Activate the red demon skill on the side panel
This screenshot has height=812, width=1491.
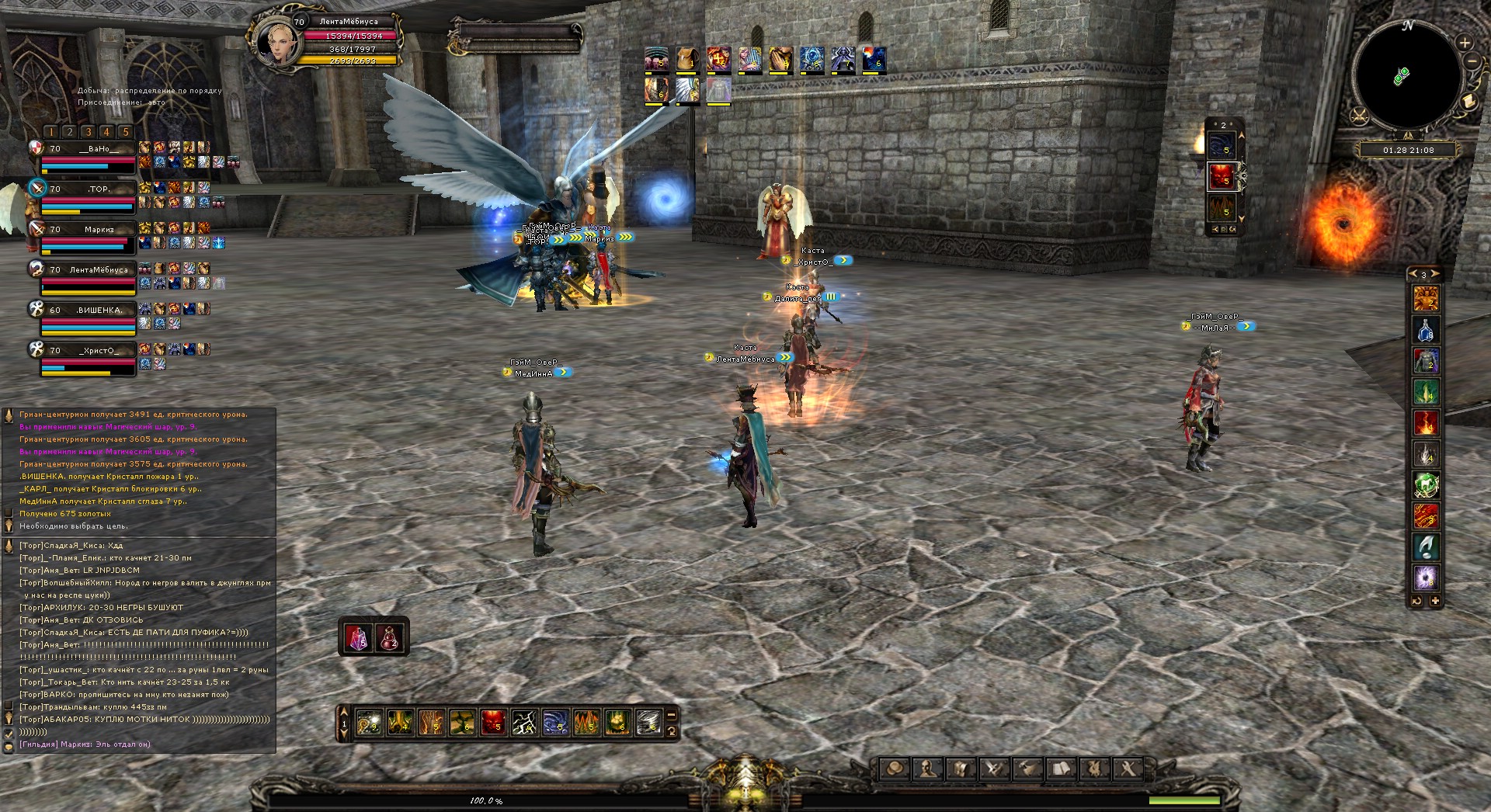click(1222, 176)
